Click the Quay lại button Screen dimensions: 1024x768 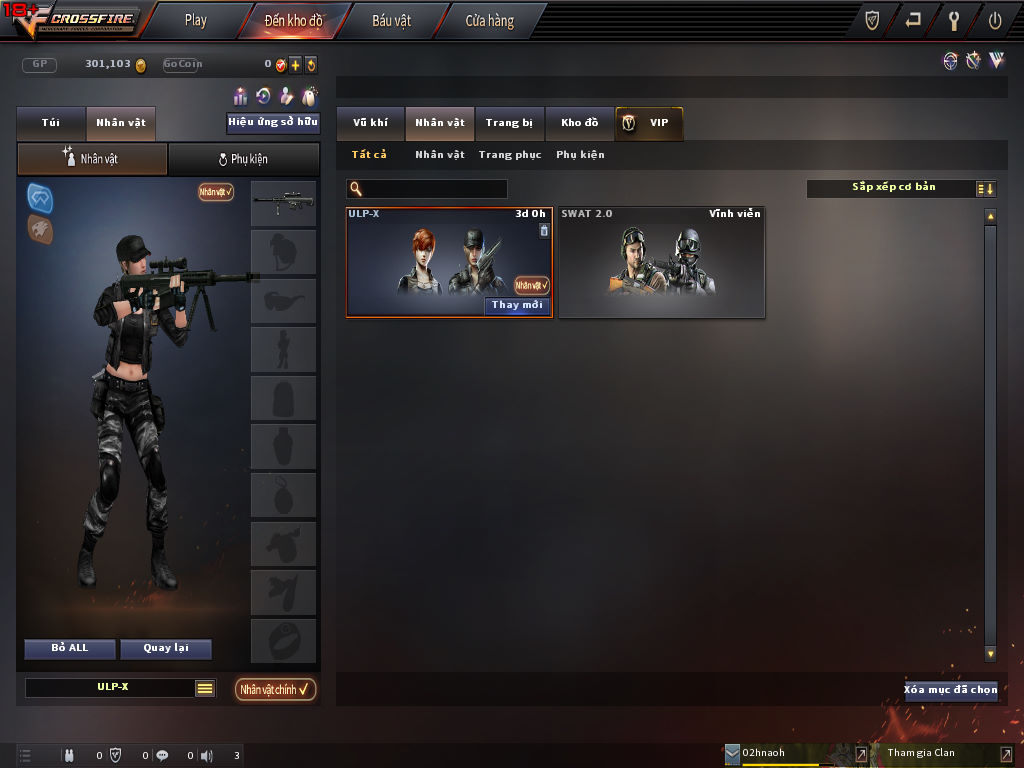point(166,648)
